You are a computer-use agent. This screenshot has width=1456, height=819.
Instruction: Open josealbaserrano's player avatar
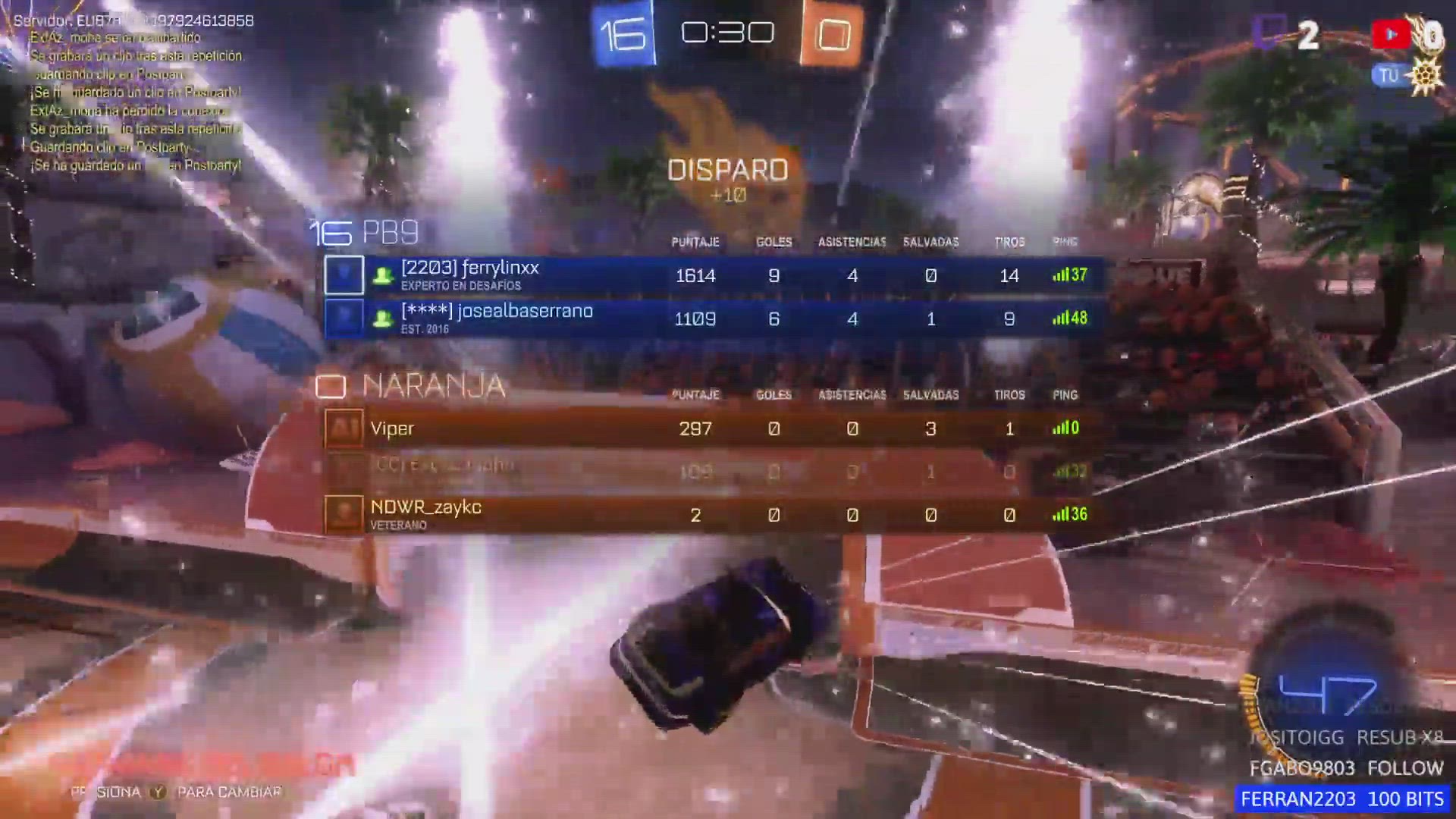(344, 318)
